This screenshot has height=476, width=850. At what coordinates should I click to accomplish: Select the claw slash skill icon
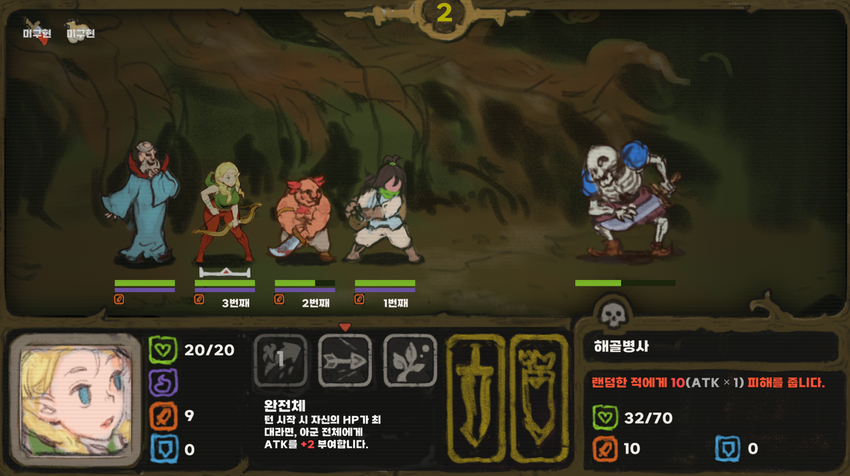click(280, 359)
